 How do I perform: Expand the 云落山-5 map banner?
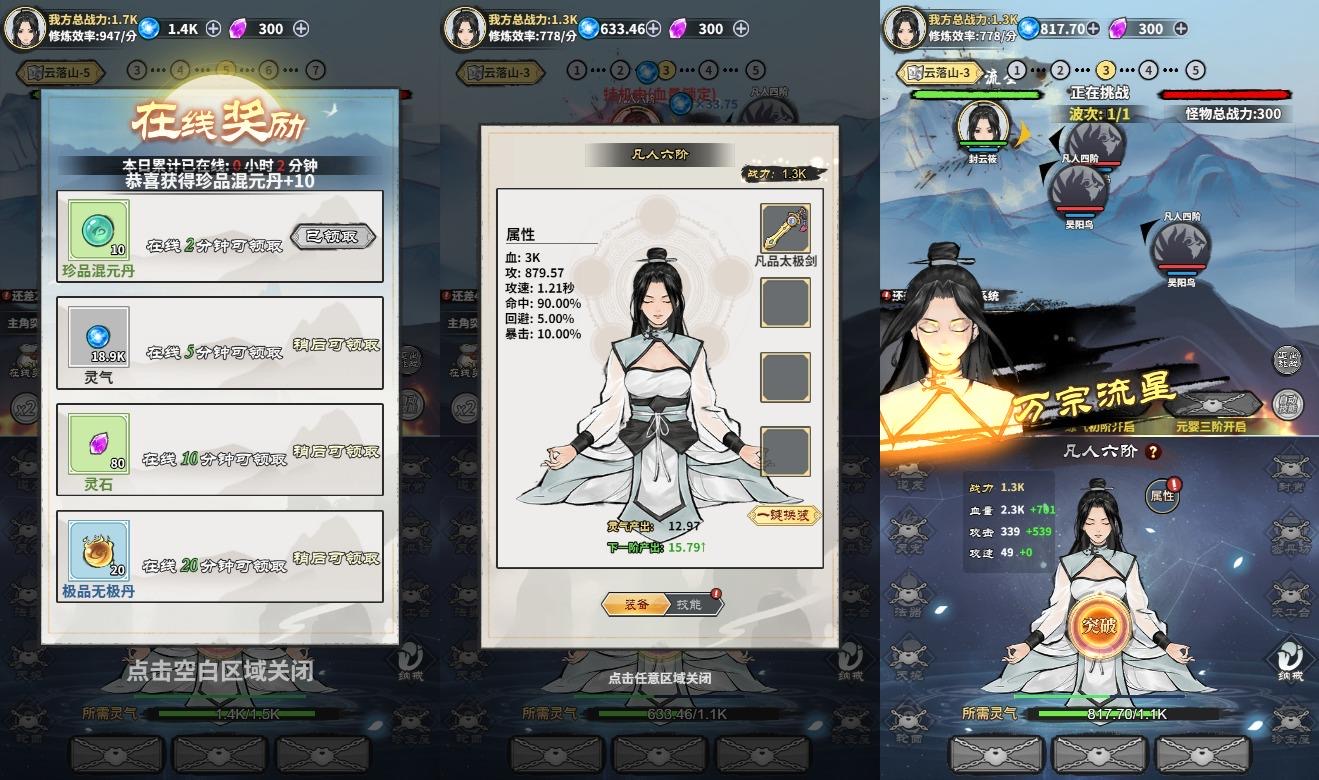(60, 72)
